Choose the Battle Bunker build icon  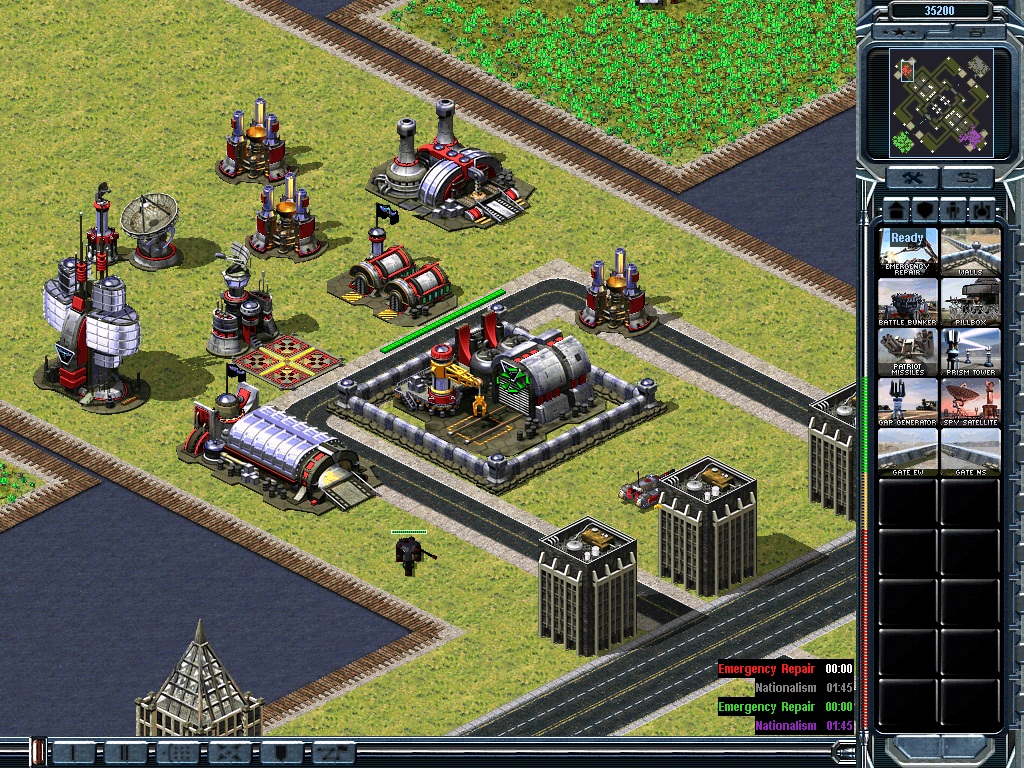pyautogui.click(x=908, y=301)
